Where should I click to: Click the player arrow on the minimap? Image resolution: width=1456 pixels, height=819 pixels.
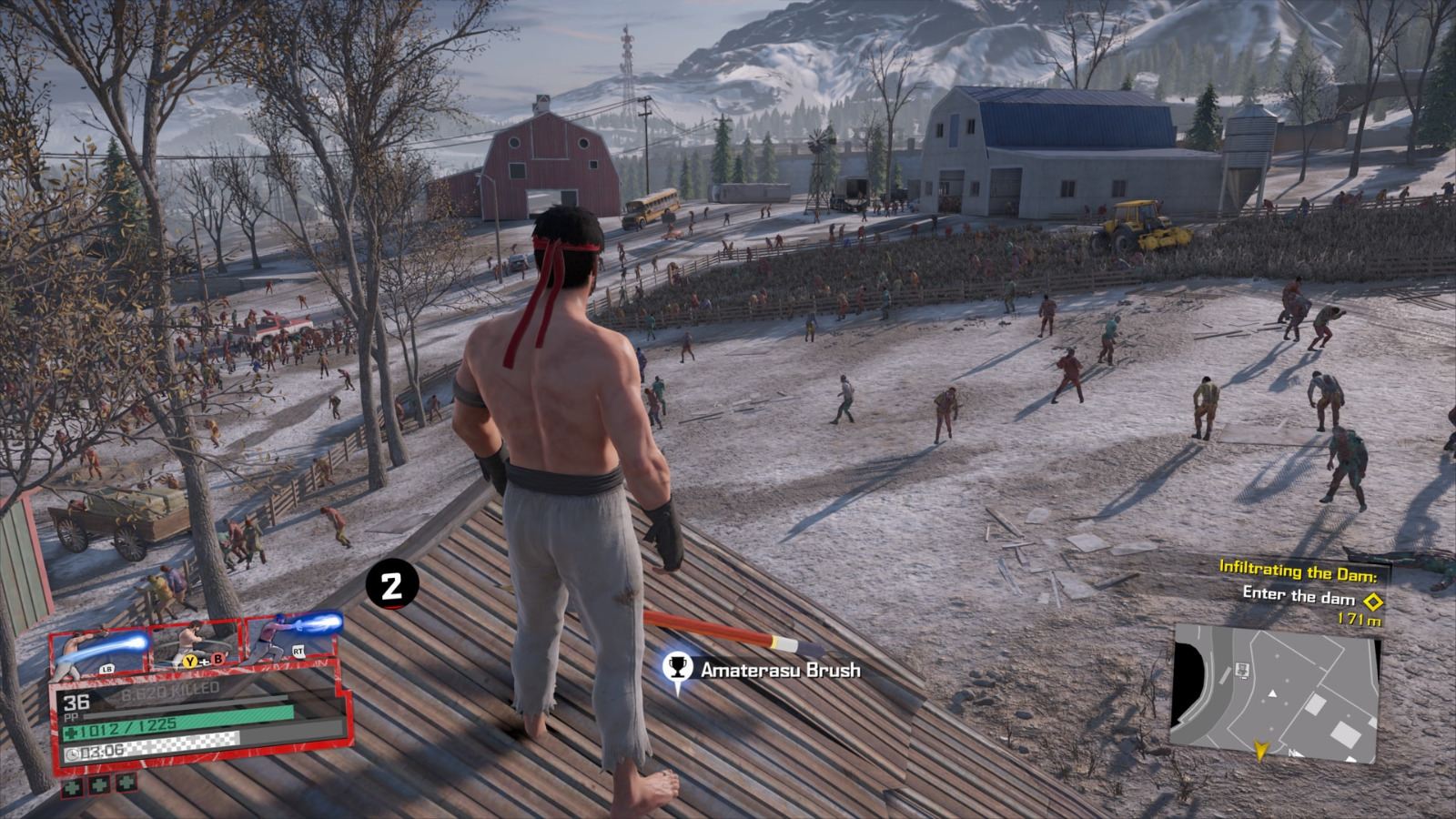tap(1262, 749)
